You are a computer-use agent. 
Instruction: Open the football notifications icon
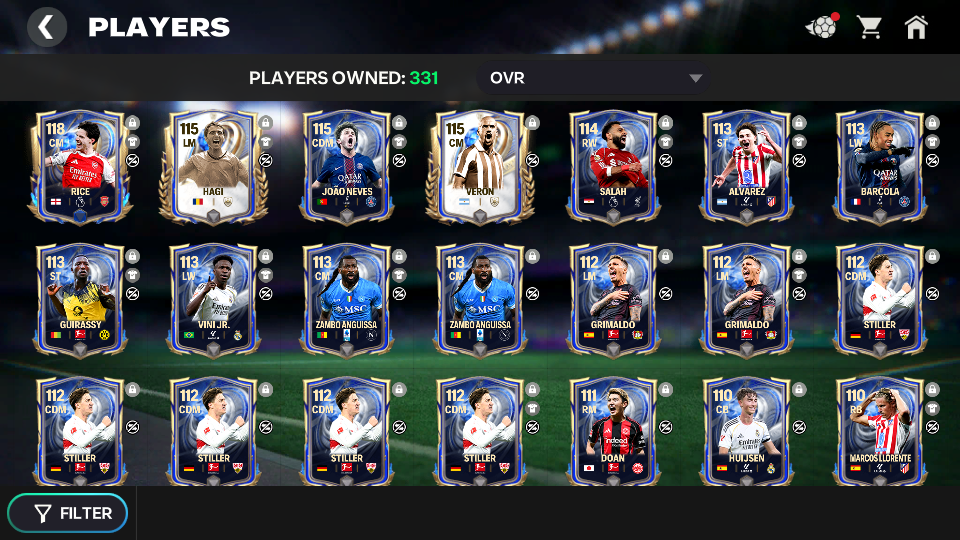tap(822, 27)
